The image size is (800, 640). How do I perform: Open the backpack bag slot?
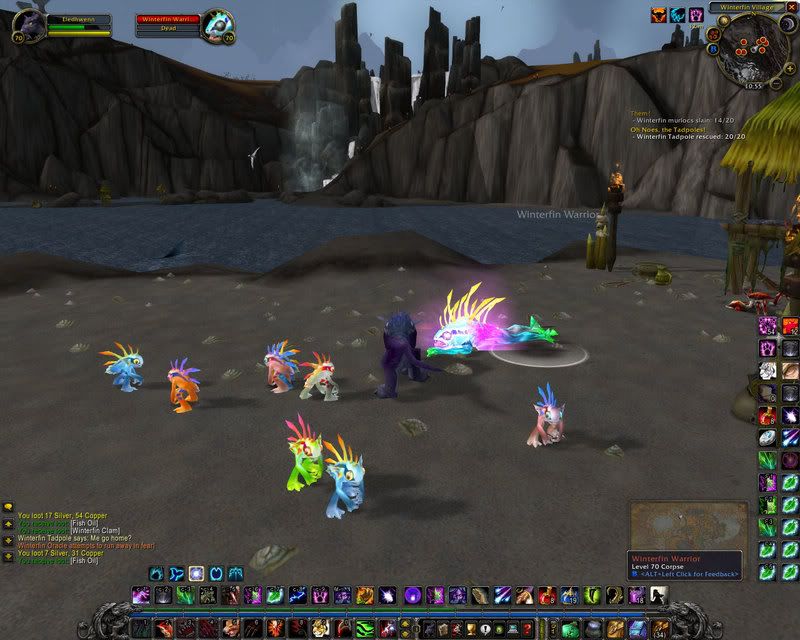(x=661, y=628)
